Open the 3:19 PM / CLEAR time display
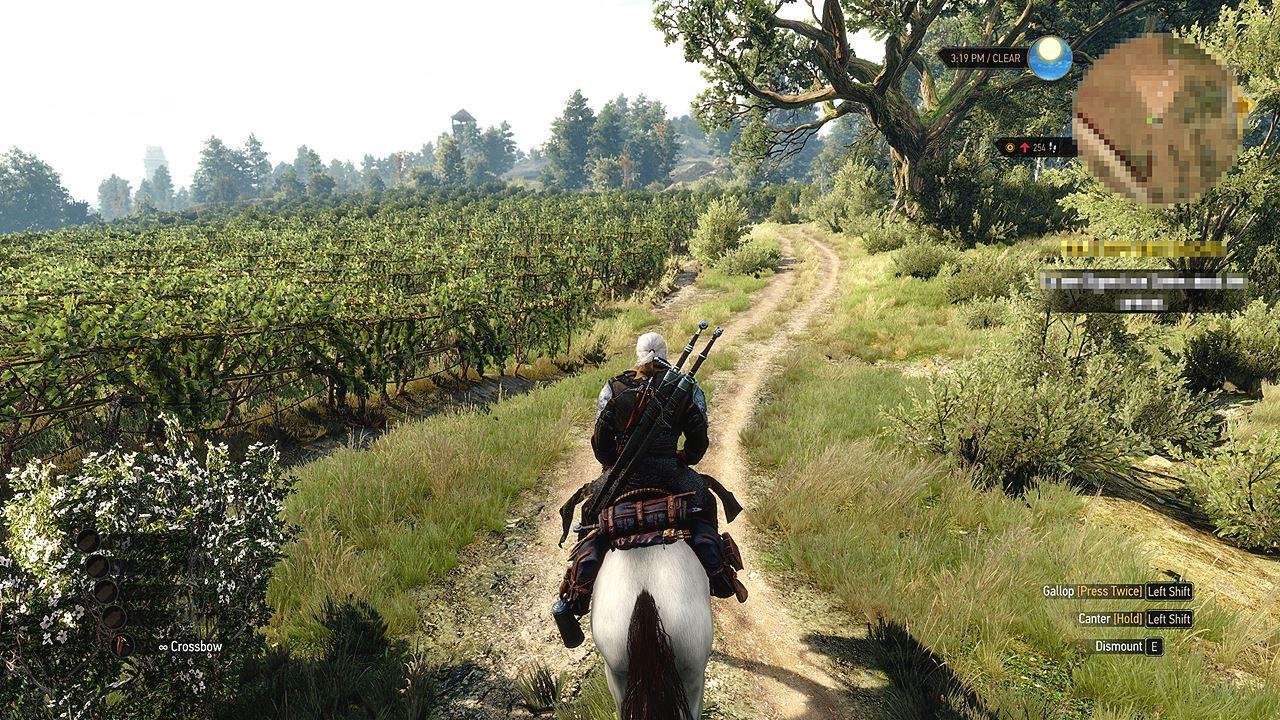The image size is (1280, 720). pos(985,58)
